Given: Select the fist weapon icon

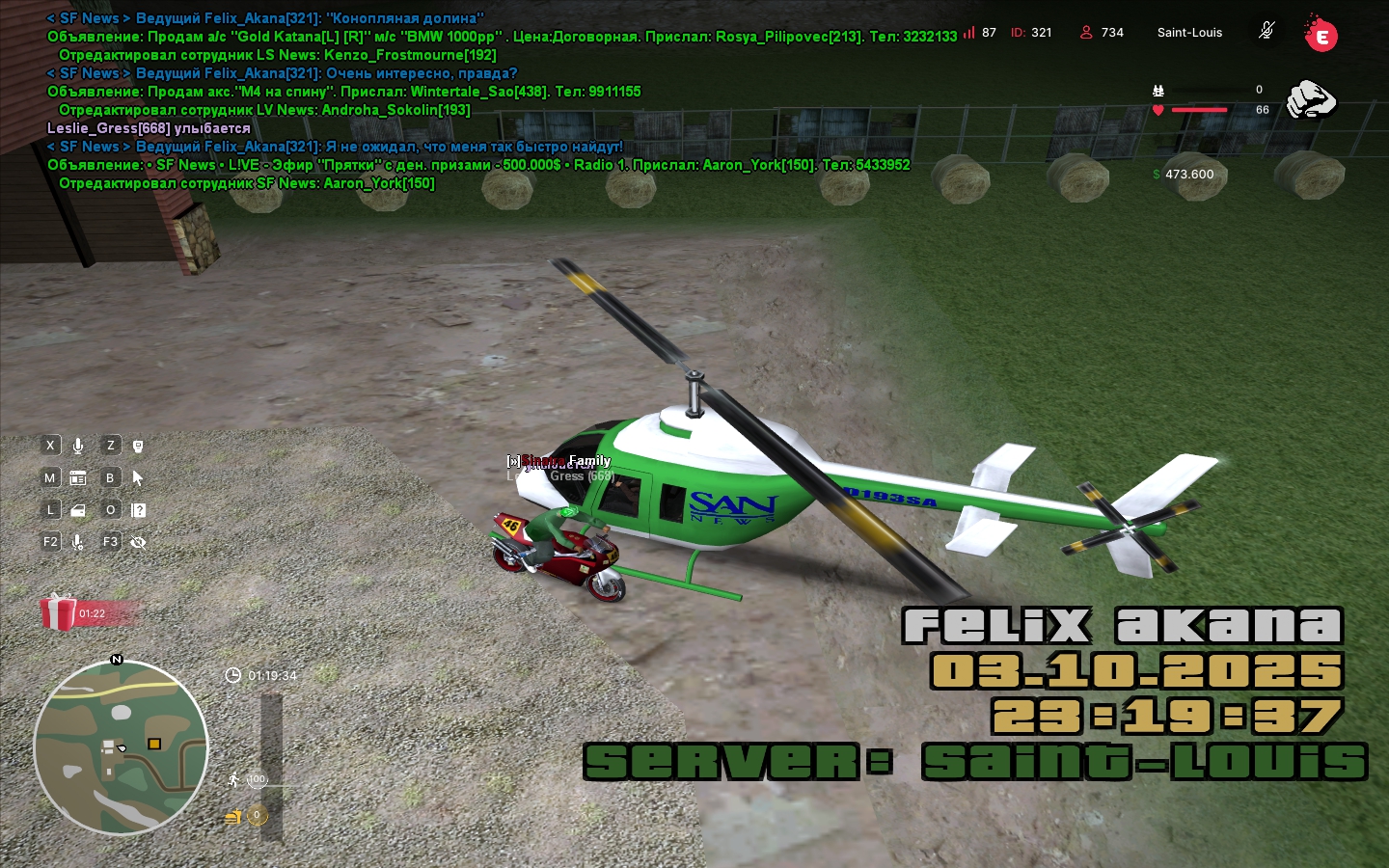Looking at the screenshot, I should tap(1311, 99).
